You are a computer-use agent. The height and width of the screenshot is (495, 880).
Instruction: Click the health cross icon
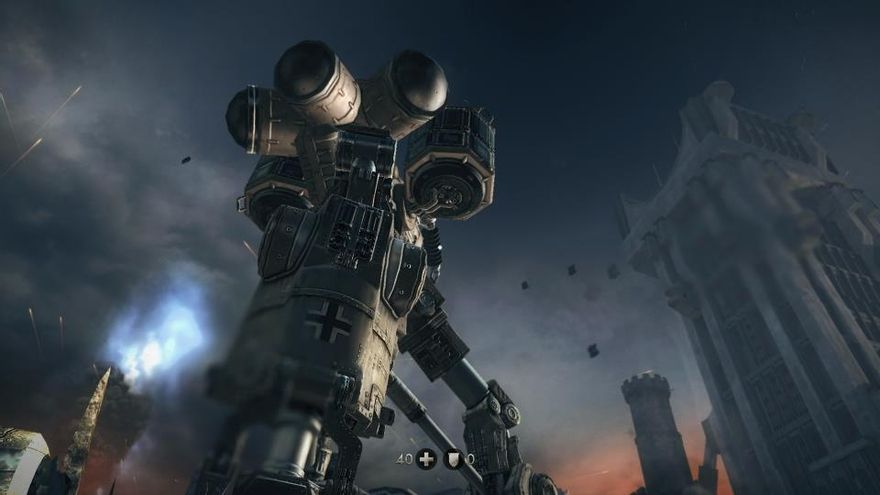(x=427, y=459)
